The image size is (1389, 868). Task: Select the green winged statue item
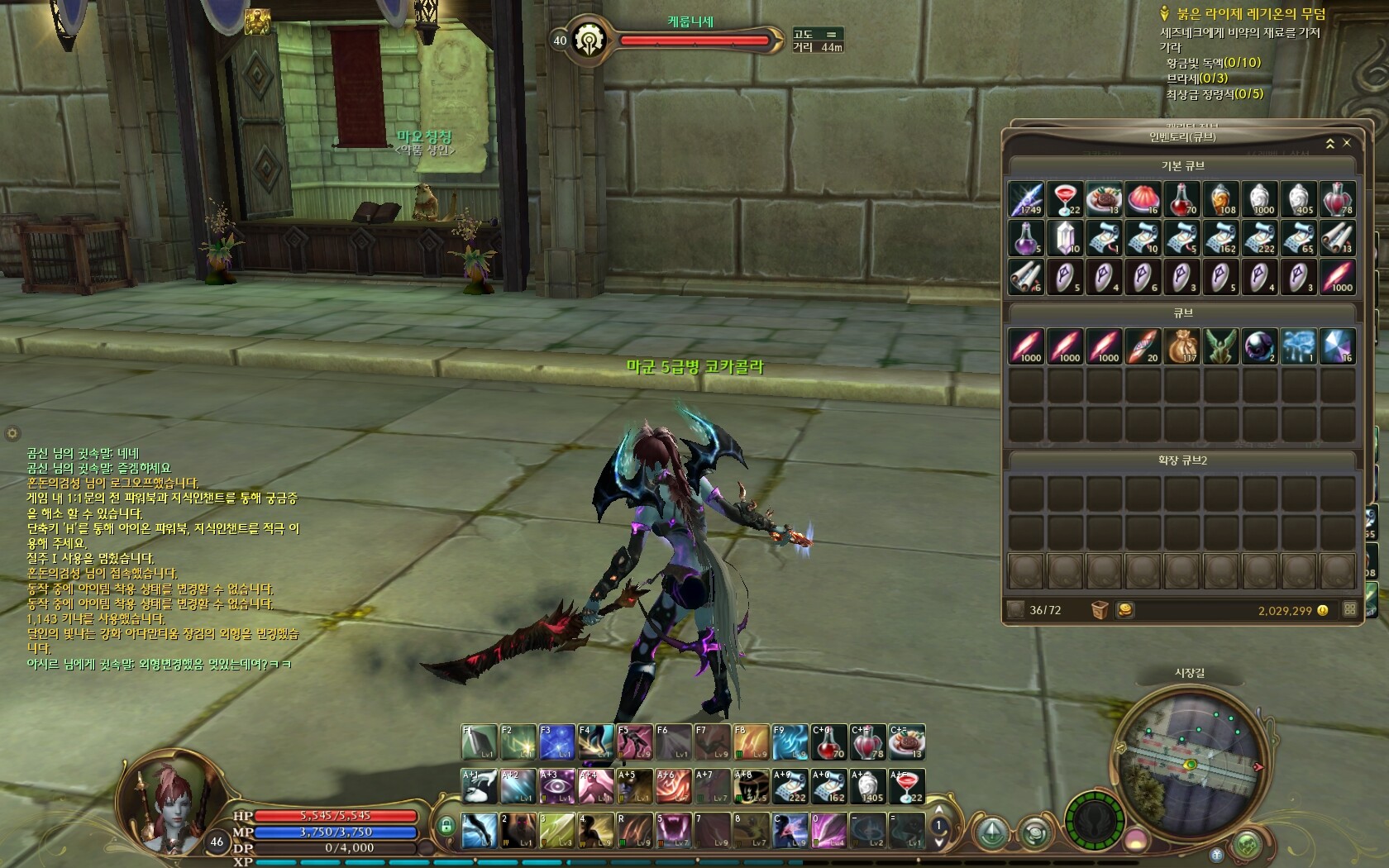pyautogui.click(x=1220, y=346)
